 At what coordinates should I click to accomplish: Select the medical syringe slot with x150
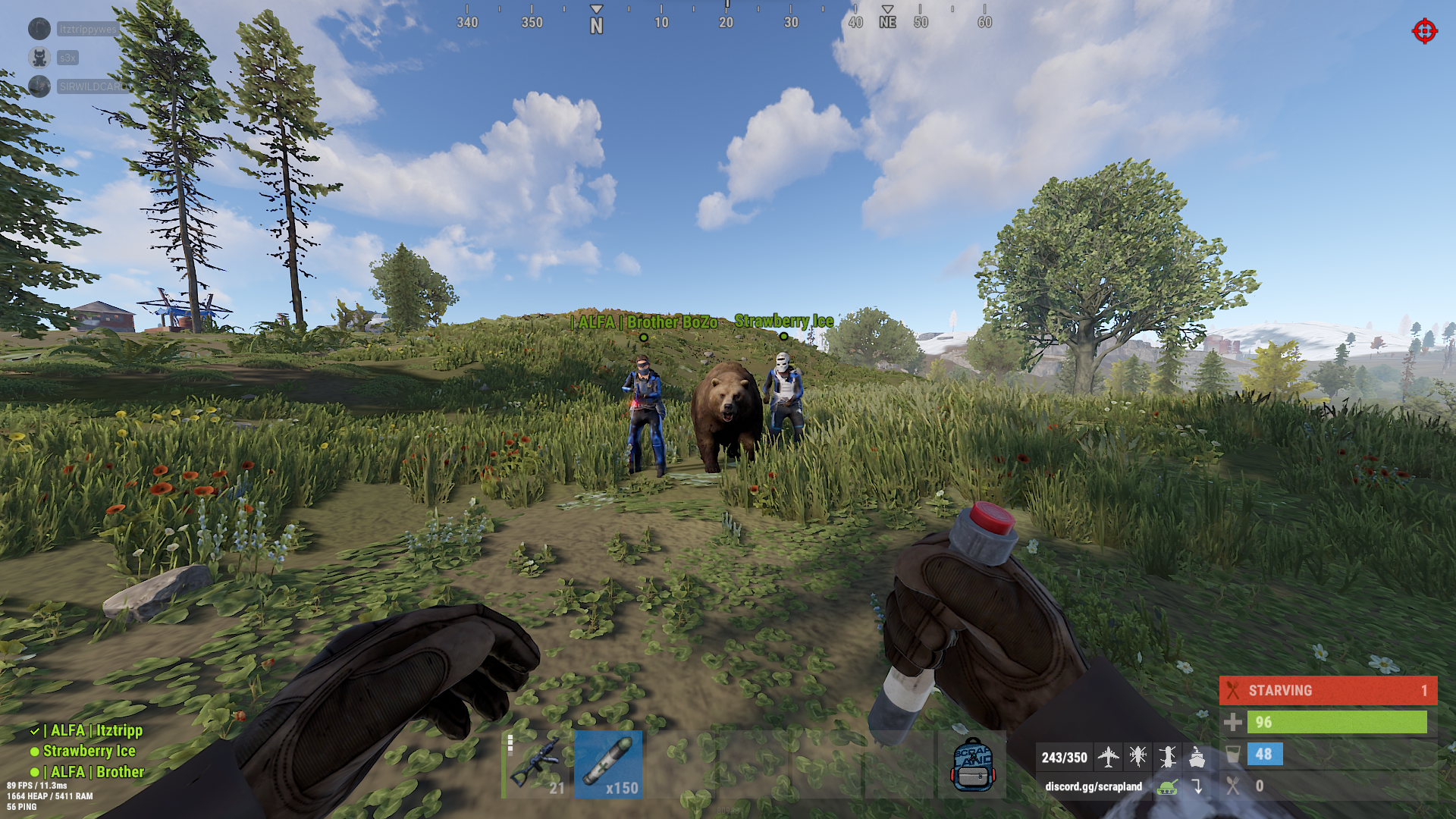608,764
